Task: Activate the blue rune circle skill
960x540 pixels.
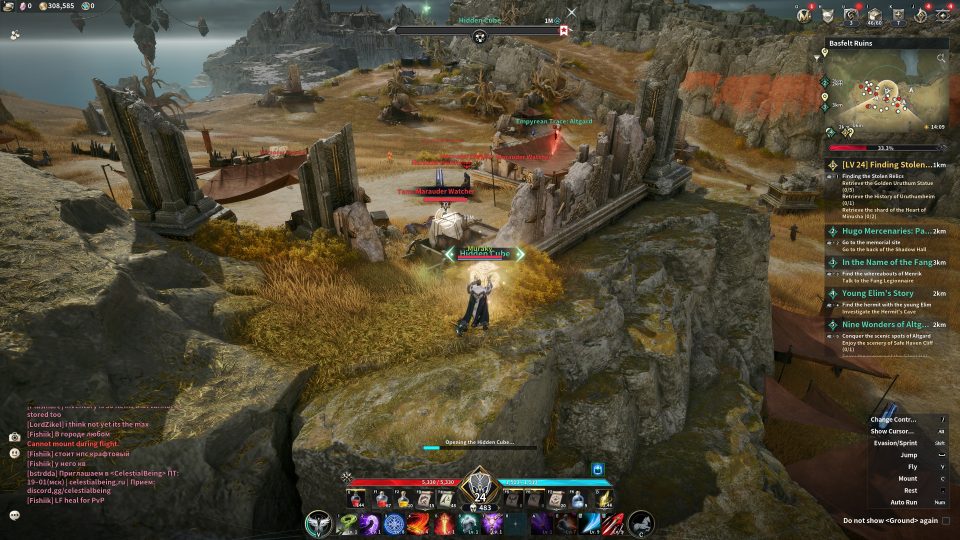Action: point(394,524)
